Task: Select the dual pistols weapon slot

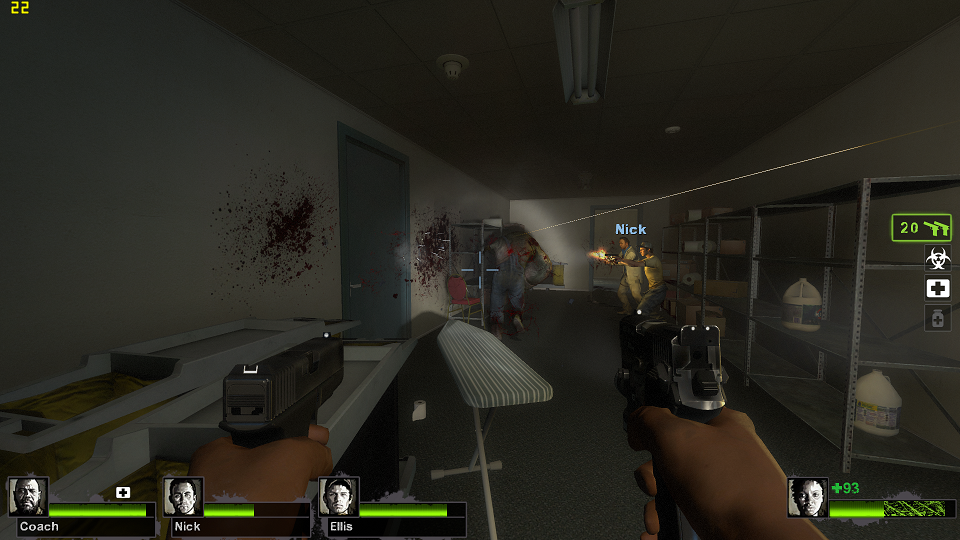Action: click(921, 228)
